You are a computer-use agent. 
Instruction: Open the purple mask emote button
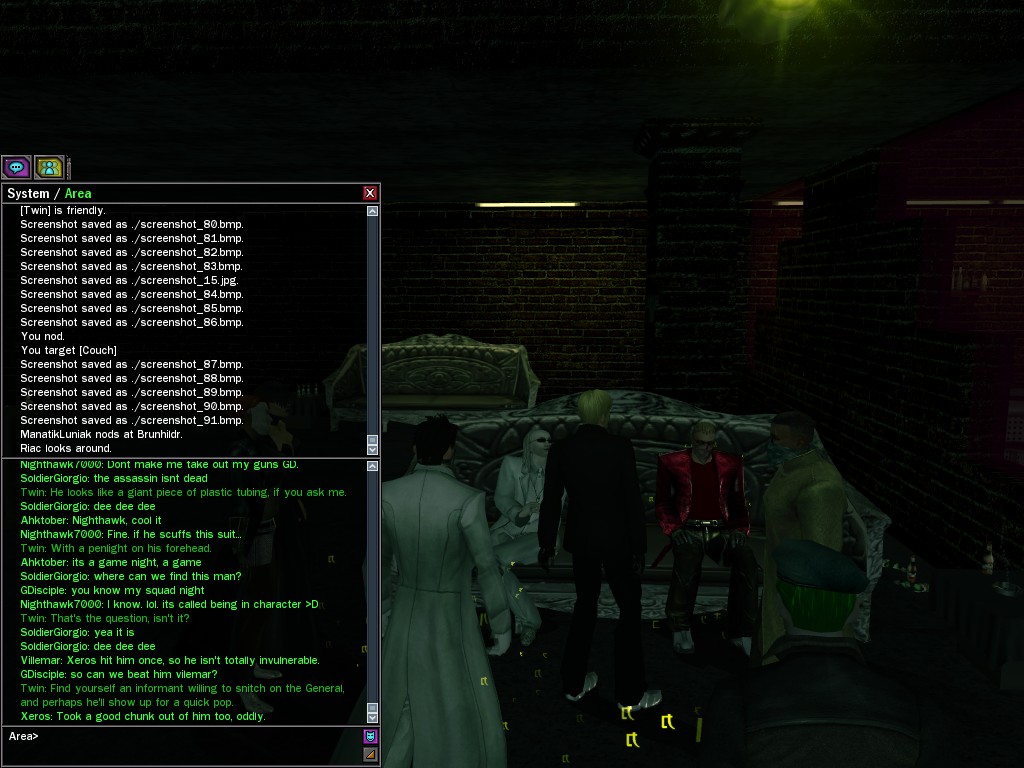click(x=370, y=737)
